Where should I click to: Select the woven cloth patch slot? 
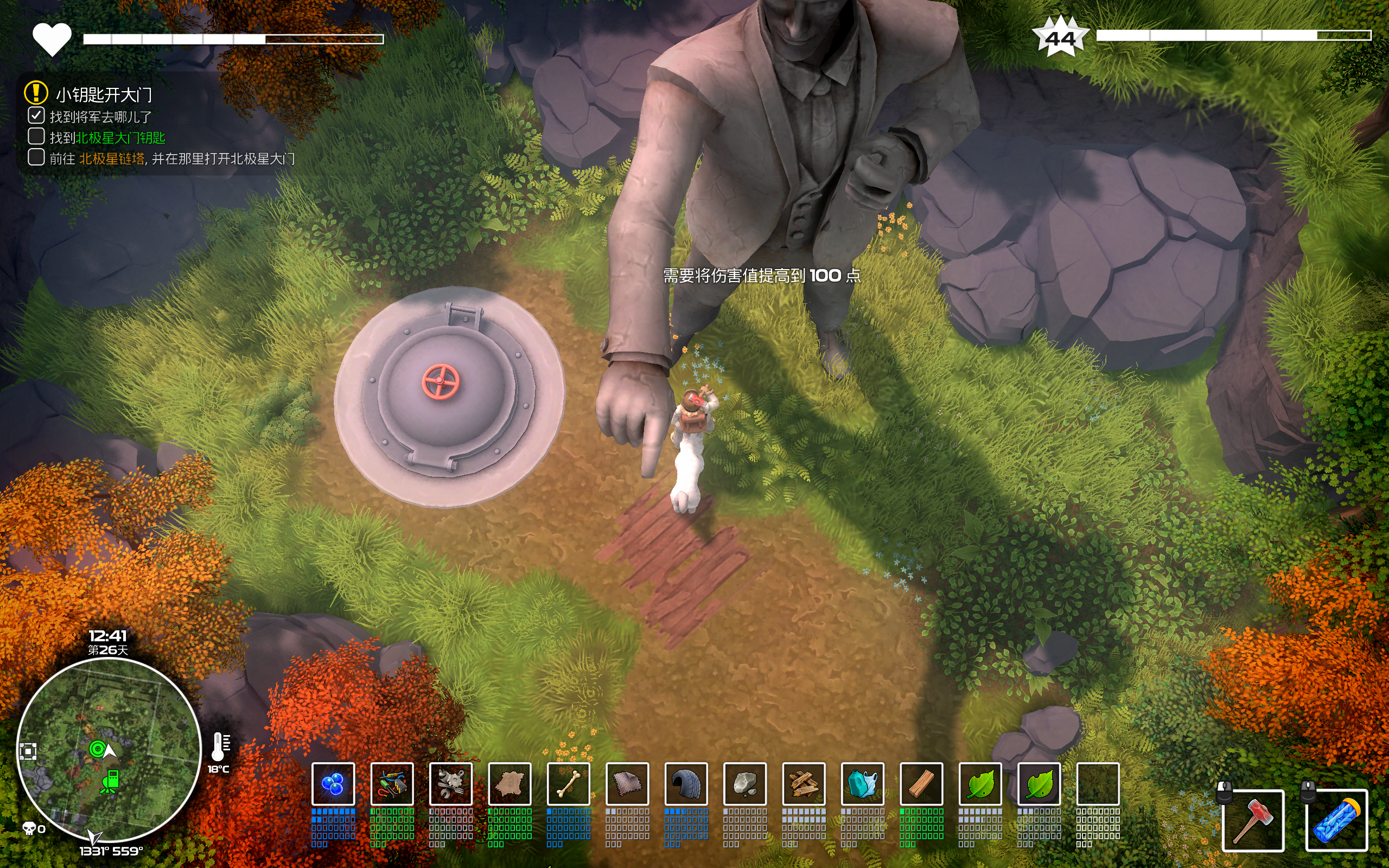click(627, 783)
